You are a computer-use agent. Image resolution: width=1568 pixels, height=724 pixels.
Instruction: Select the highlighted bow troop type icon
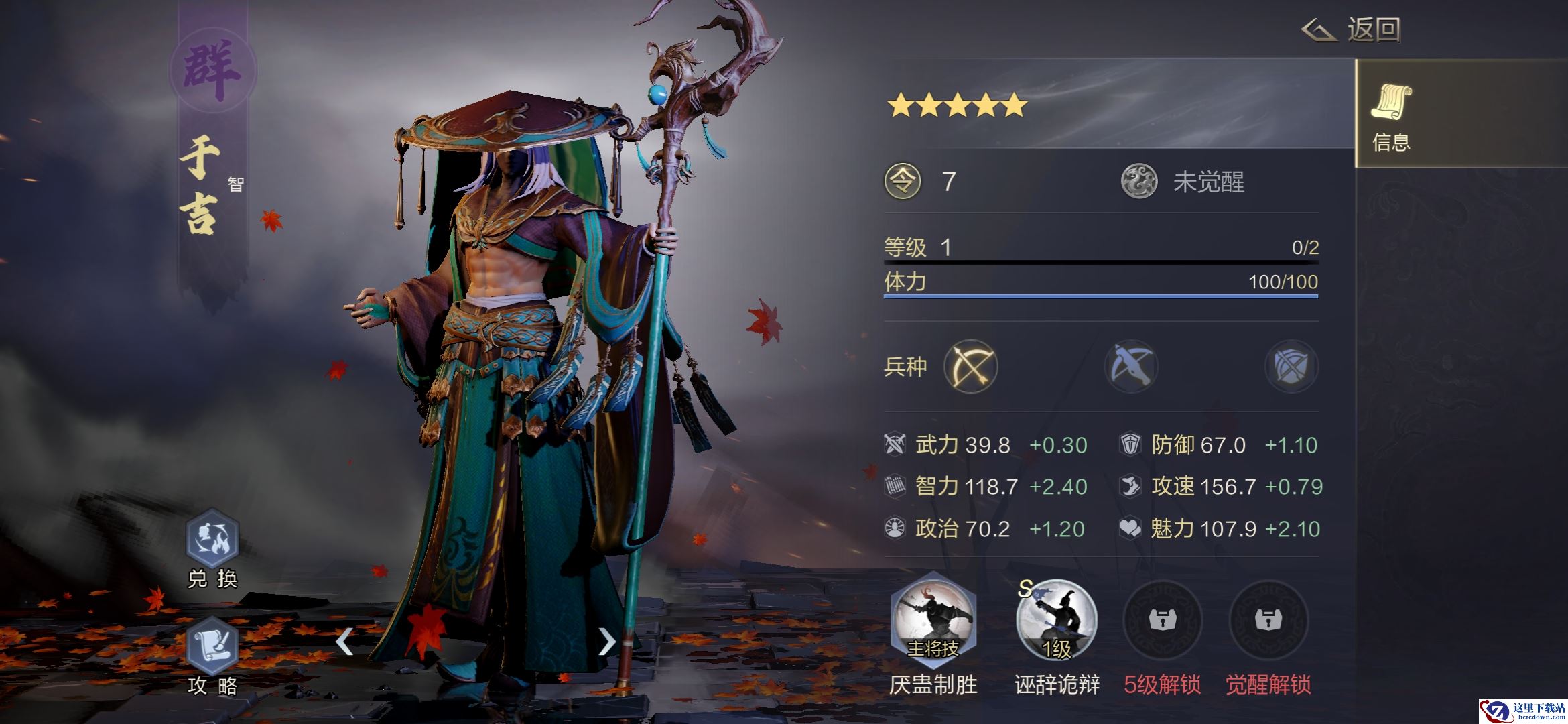(970, 366)
